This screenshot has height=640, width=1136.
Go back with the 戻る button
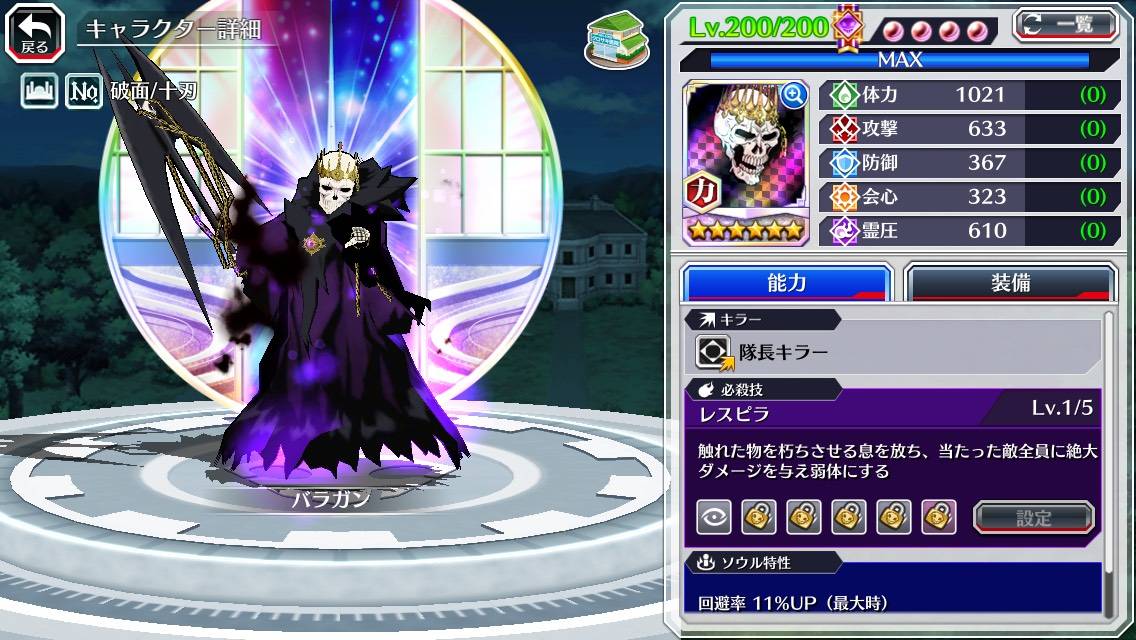pyautogui.click(x=35, y=31)
